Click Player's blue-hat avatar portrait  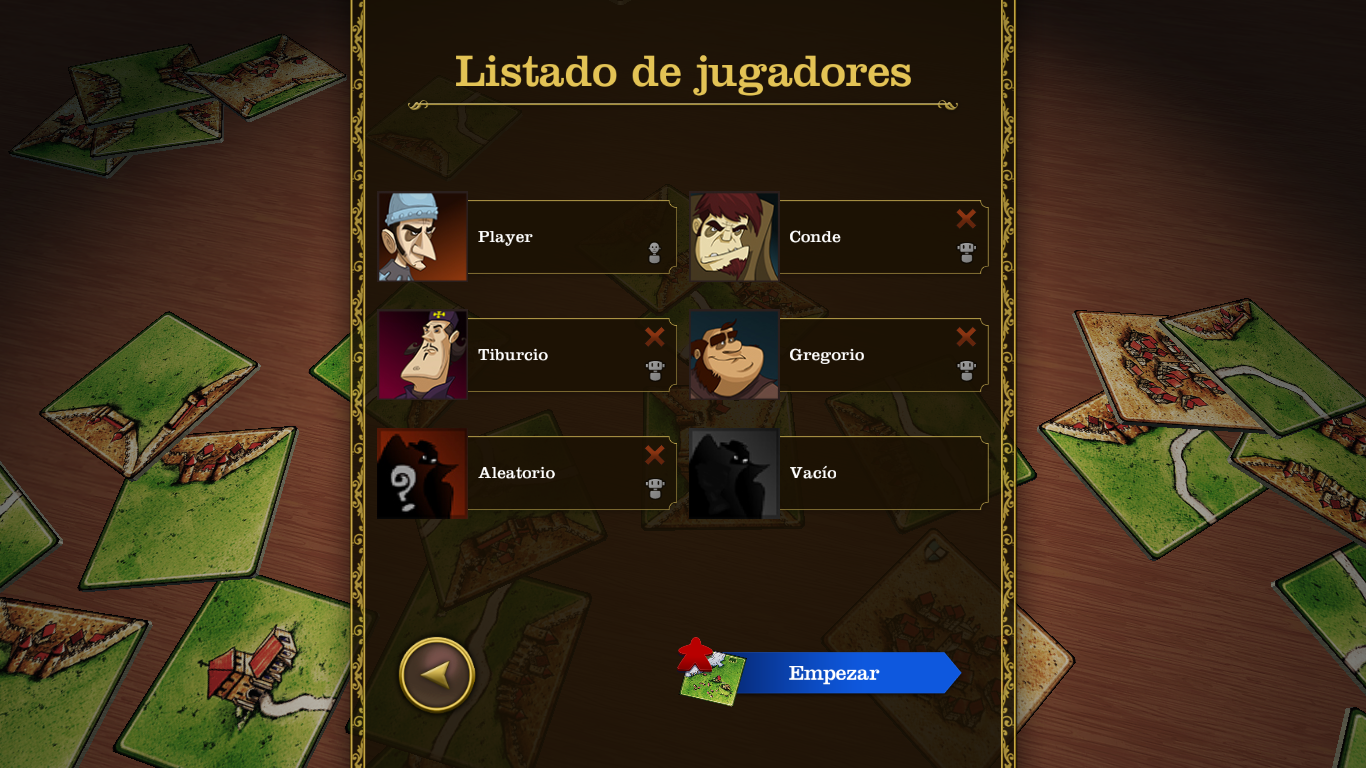pyautogui.click(x=421, y=236)
